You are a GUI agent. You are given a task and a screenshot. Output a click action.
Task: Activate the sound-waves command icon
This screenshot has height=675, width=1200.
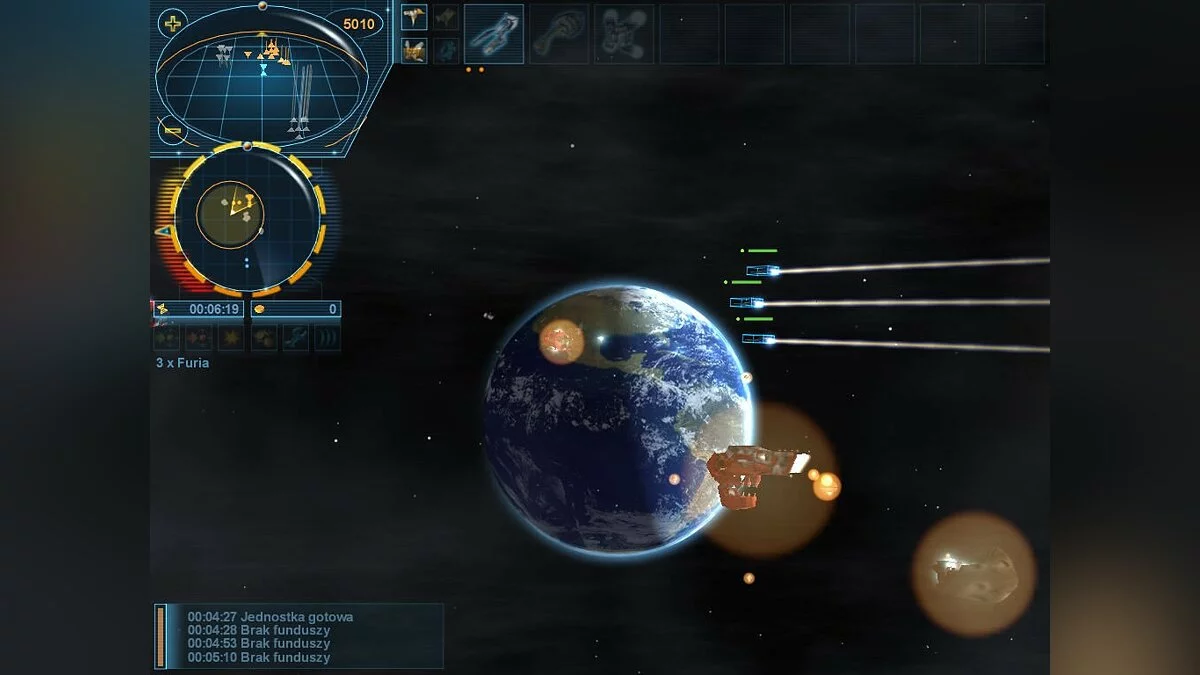pos(327,338)
